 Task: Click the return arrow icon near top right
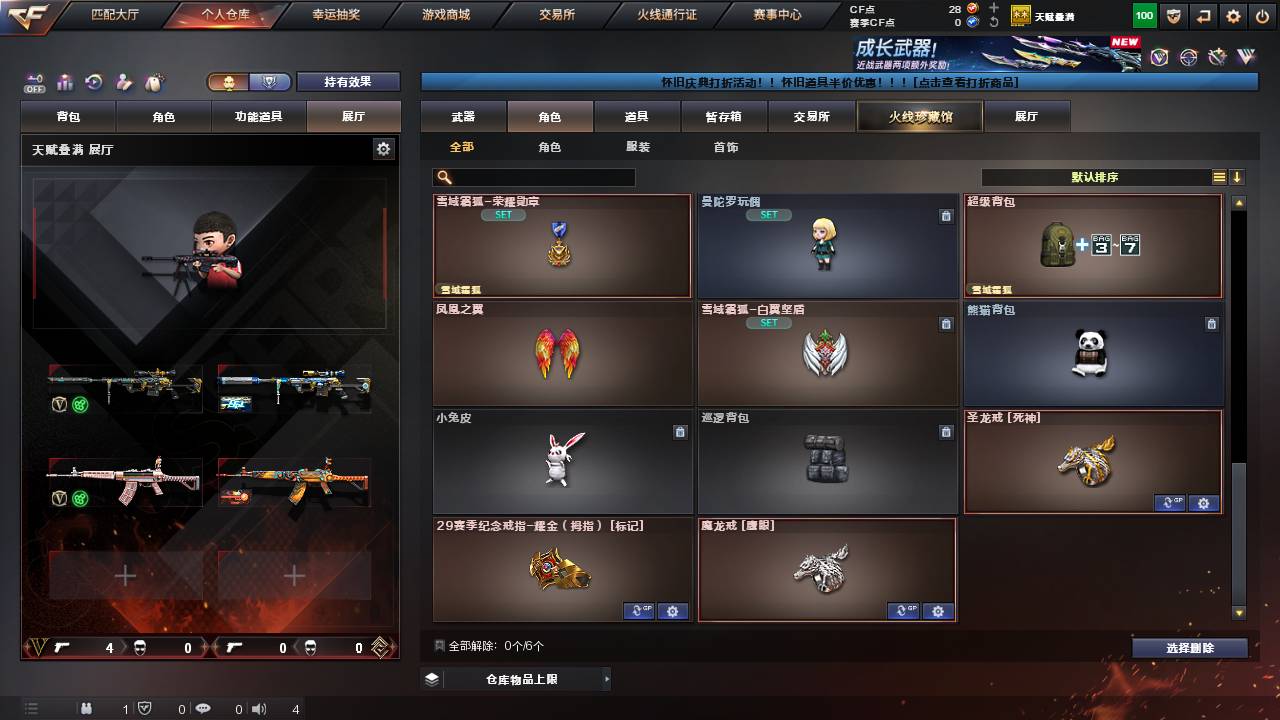pyautogui.click(x=1202, y=15)
